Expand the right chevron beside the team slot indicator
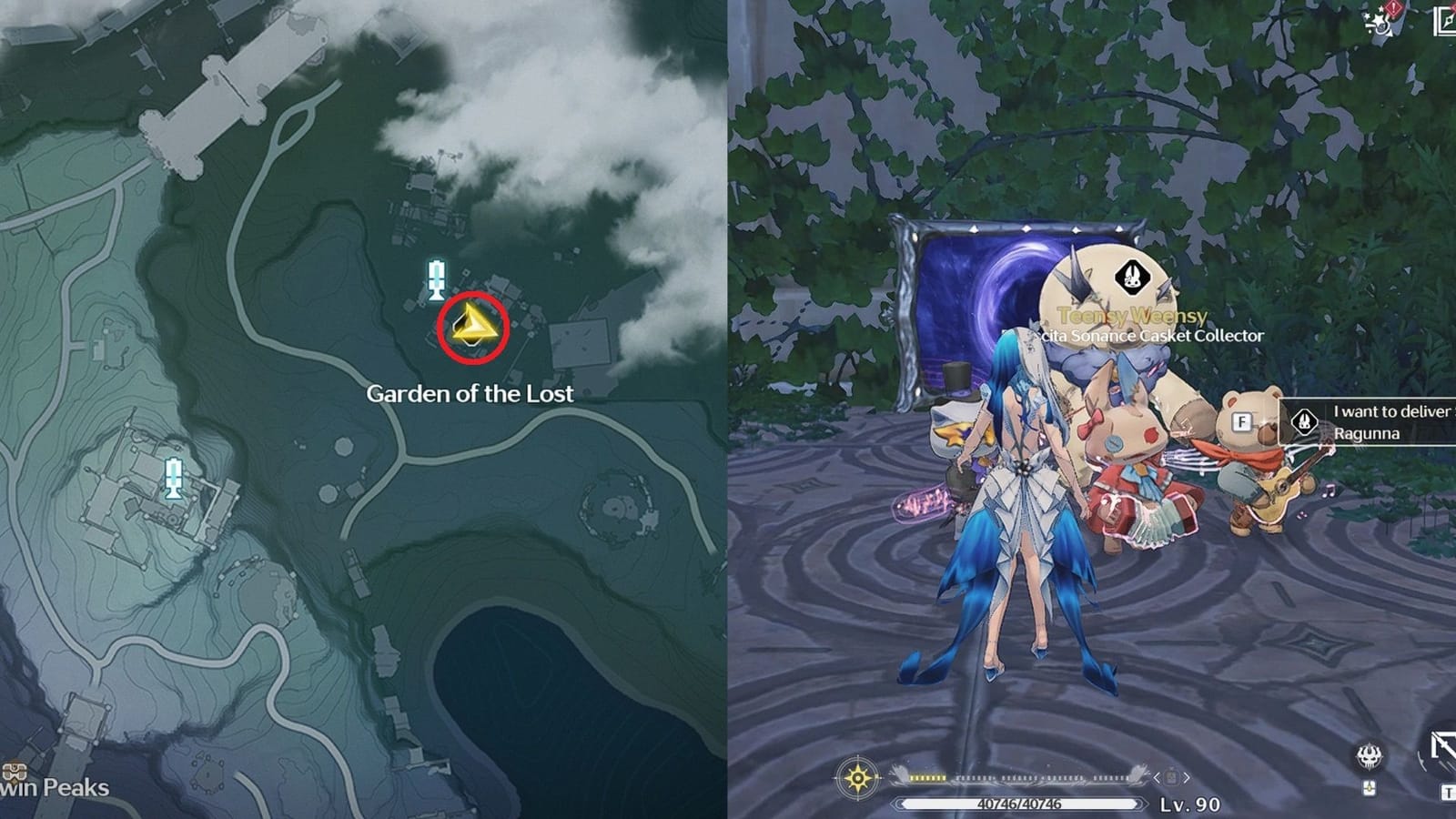 [1186, 777]
